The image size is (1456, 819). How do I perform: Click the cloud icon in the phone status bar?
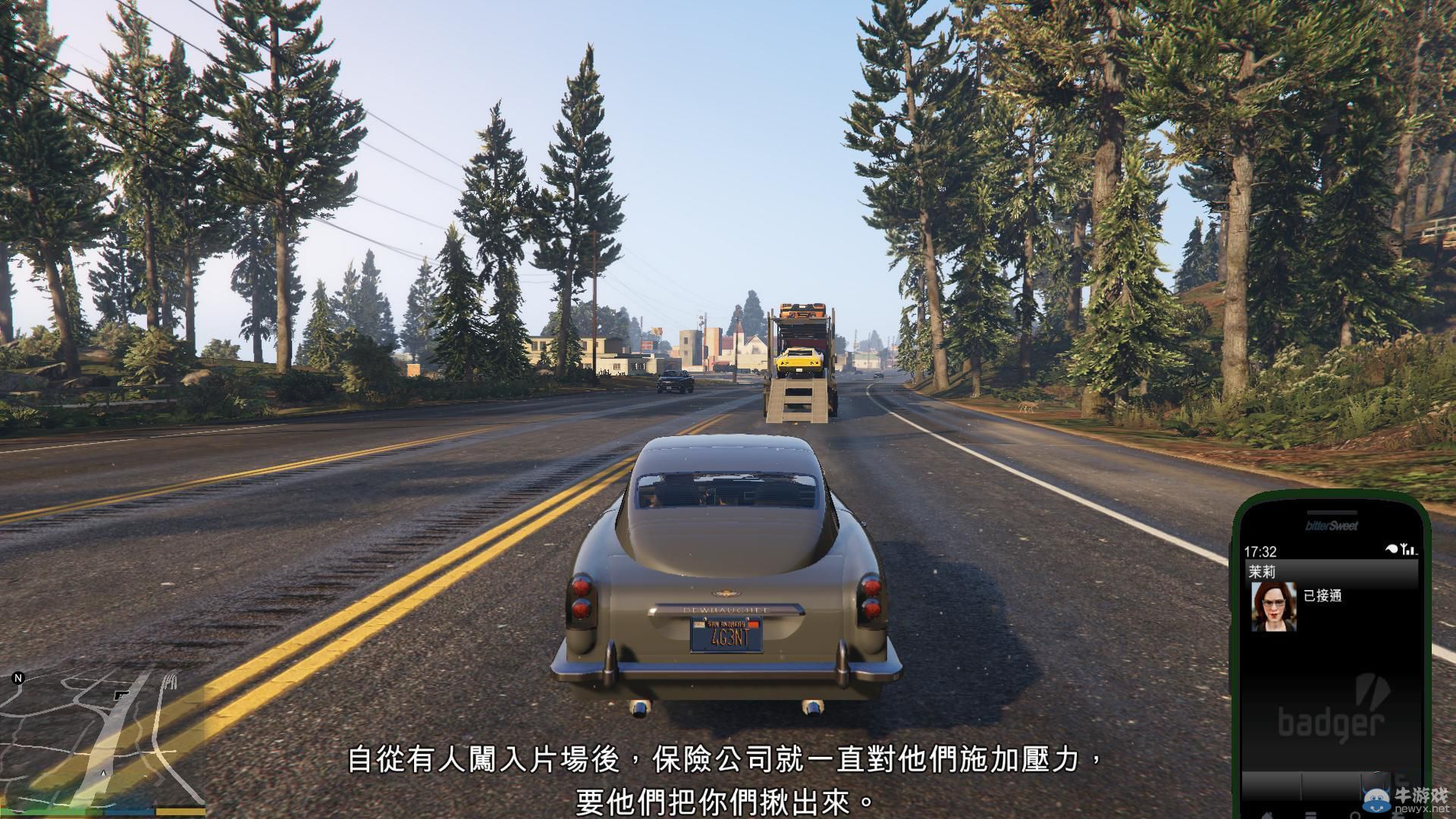tap(1391, 548)
